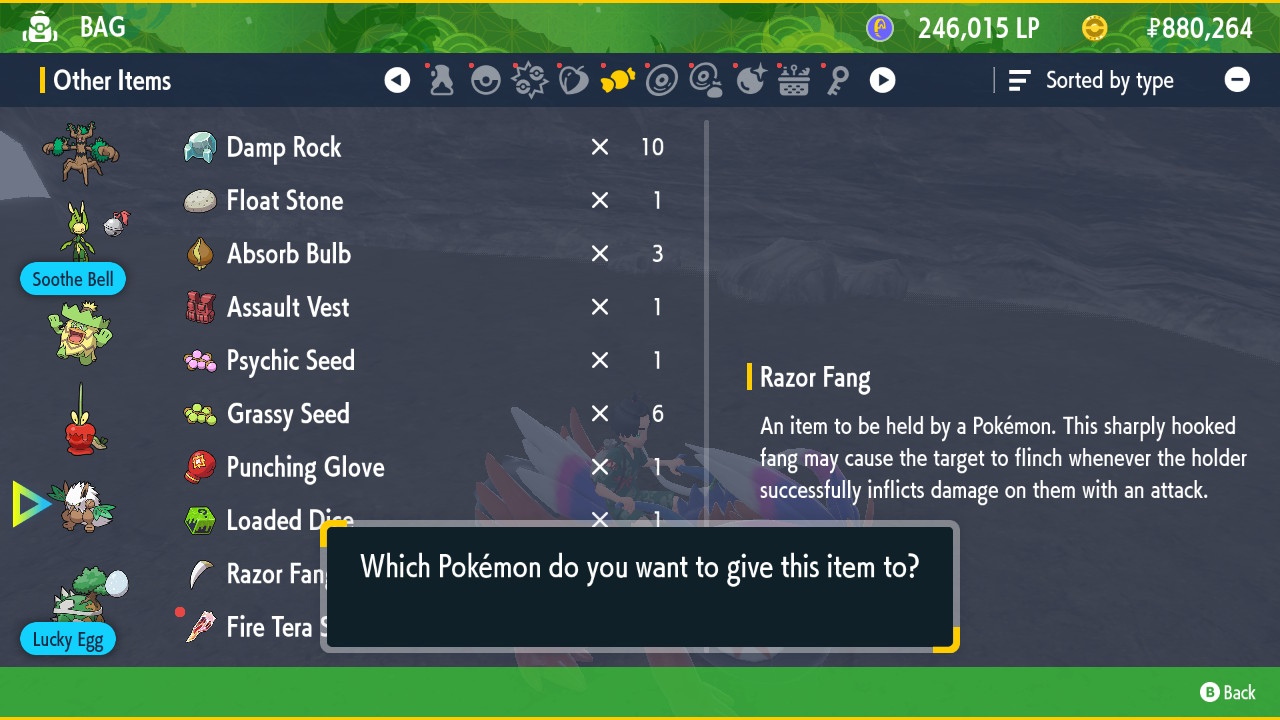
Task: Go to the previous pocket with left arrow
Action: point(397,81)
